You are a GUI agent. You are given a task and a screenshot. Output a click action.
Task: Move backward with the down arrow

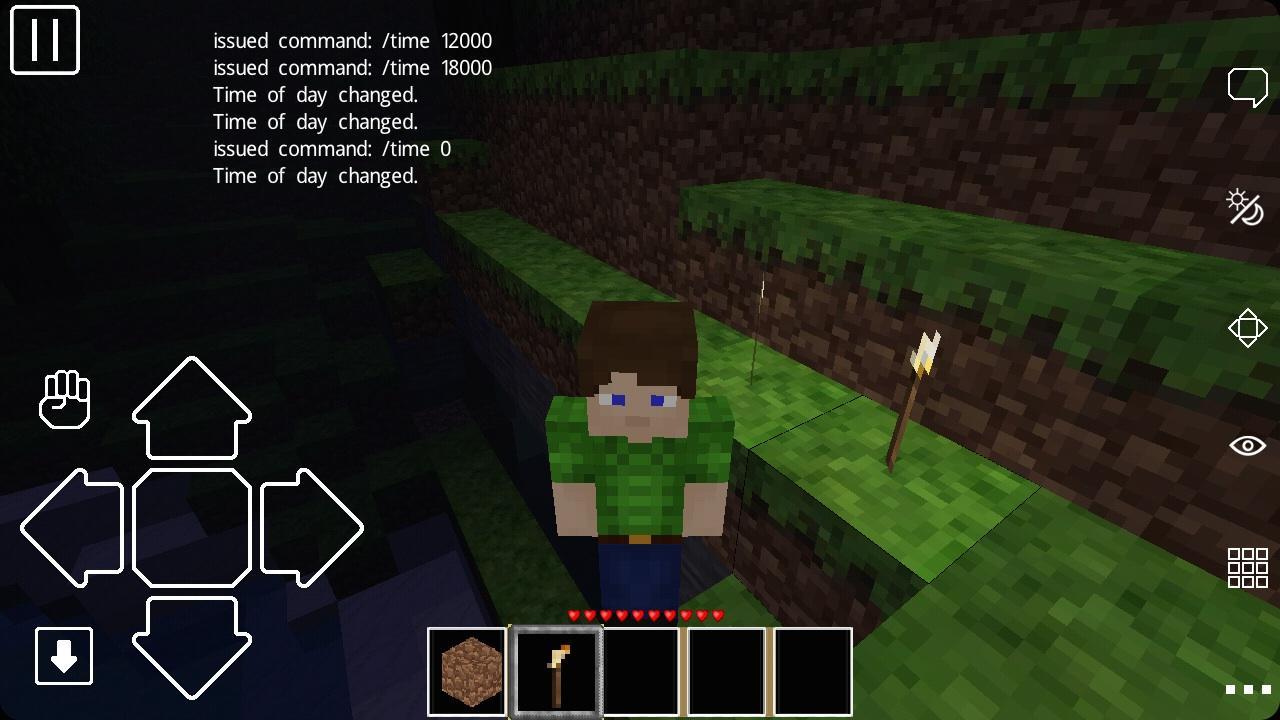tap(192, 645)
